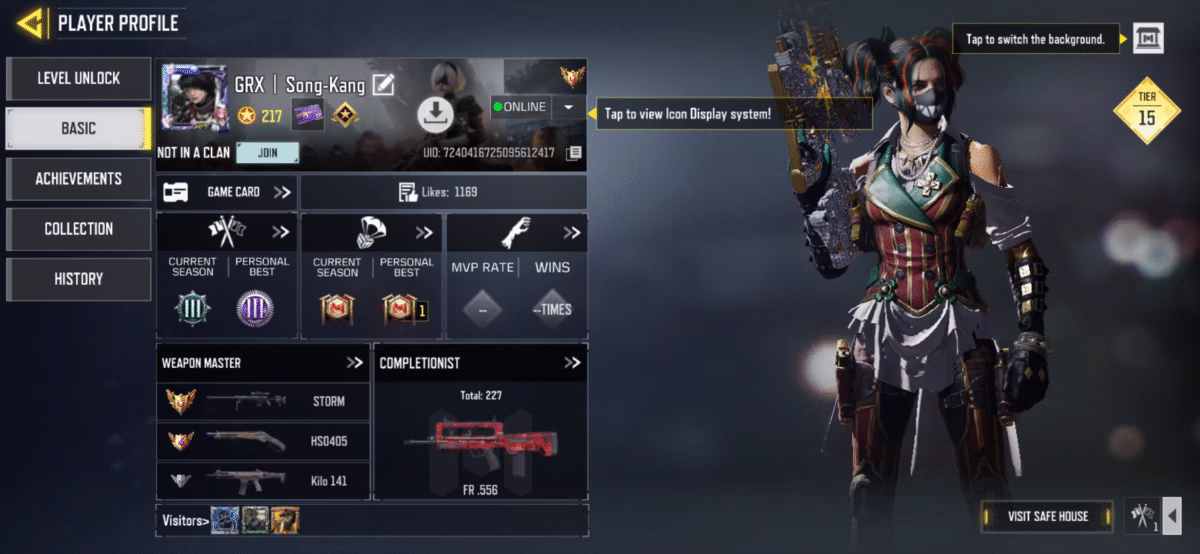Open the Online status dropdown
Screen dimensions: 1200x554
[568, 107]
